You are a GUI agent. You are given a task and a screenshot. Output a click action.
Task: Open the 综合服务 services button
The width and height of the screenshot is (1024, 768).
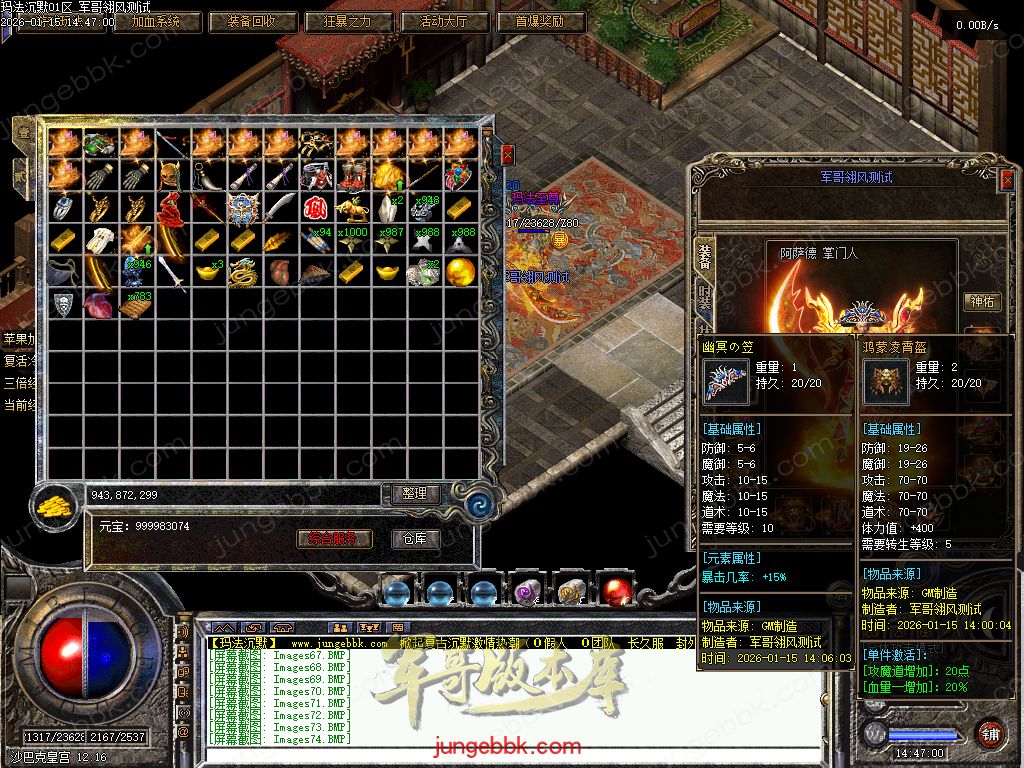coord(335,539)
